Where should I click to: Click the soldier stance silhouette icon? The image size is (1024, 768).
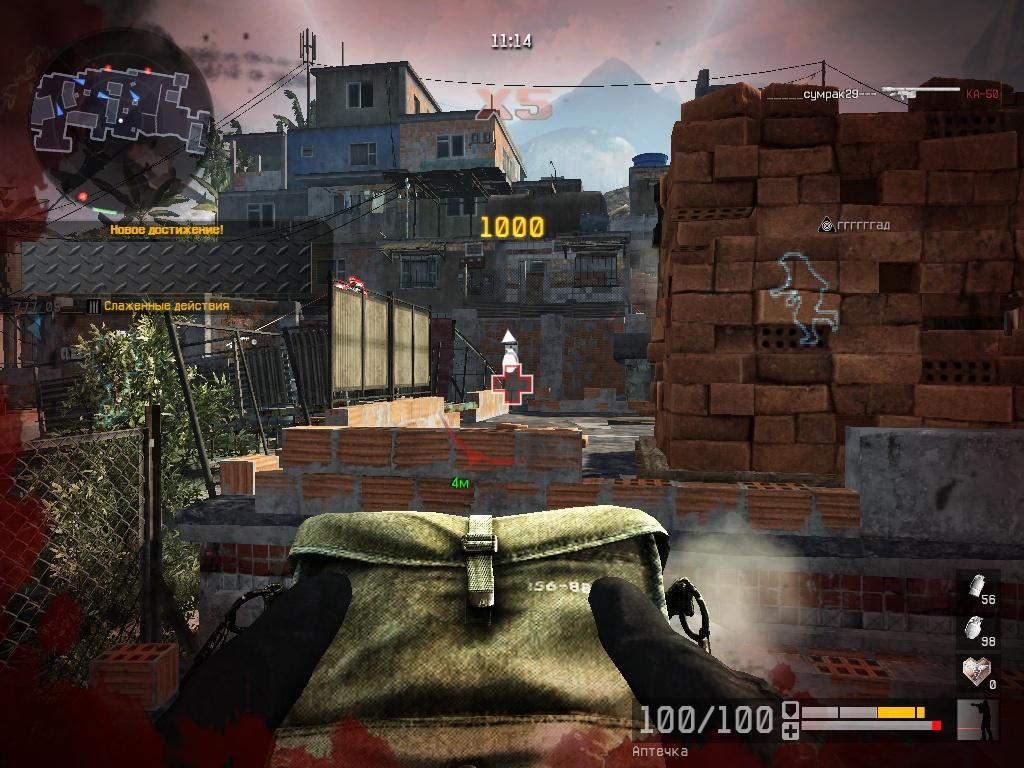(x=977, y=720)
